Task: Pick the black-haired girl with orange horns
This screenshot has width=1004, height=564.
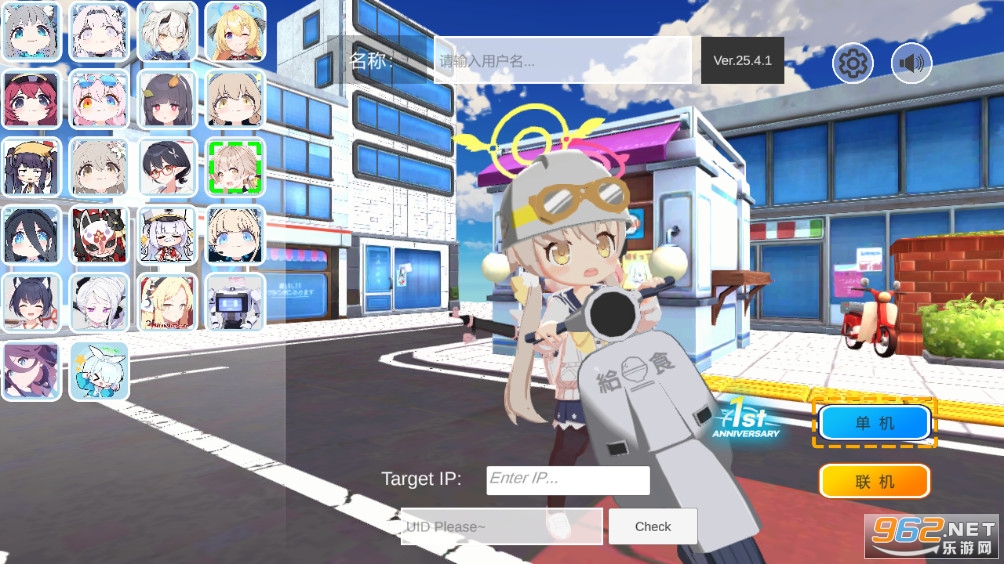Action: 167,98
